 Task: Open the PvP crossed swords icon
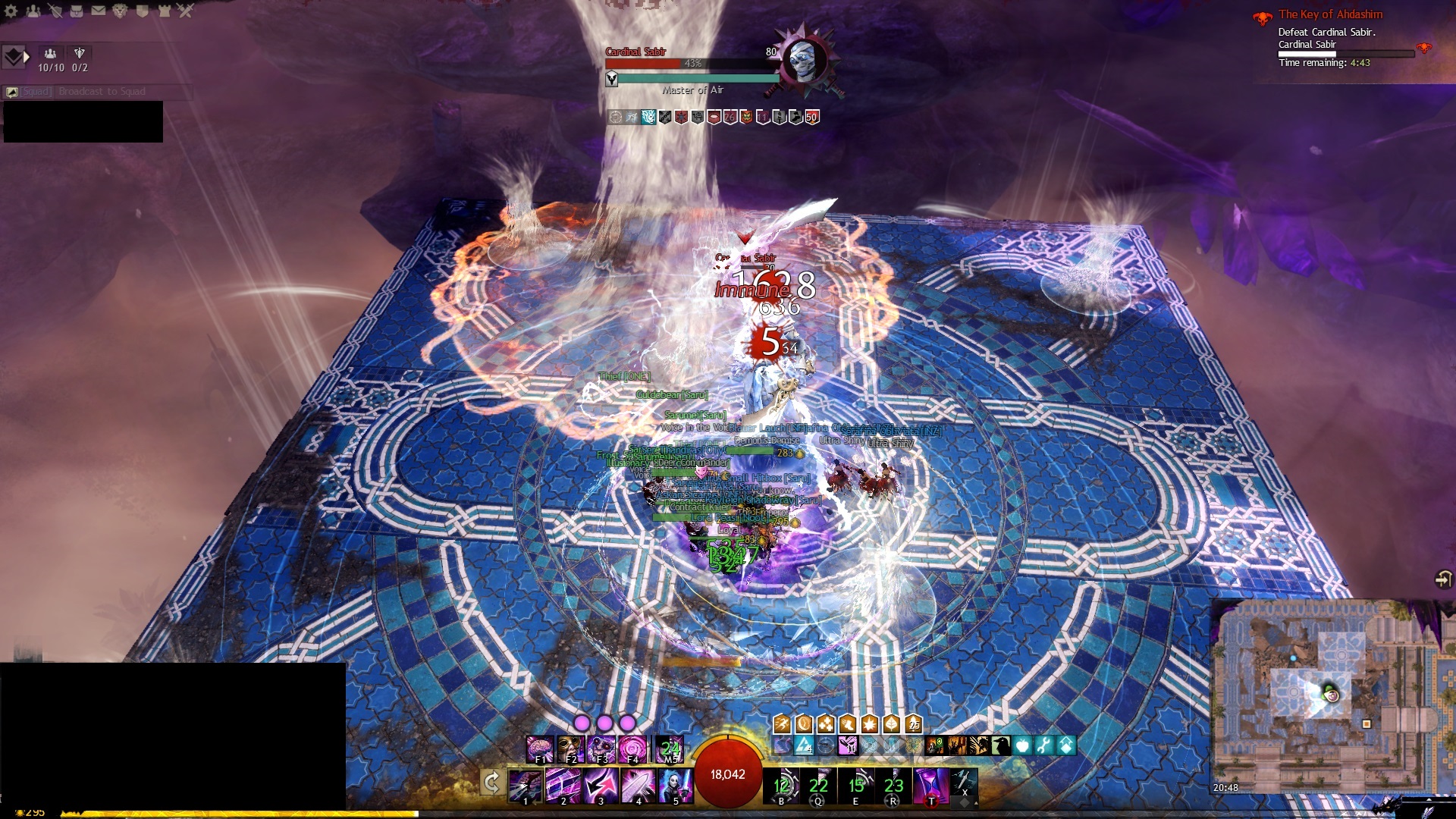point(186,11)
